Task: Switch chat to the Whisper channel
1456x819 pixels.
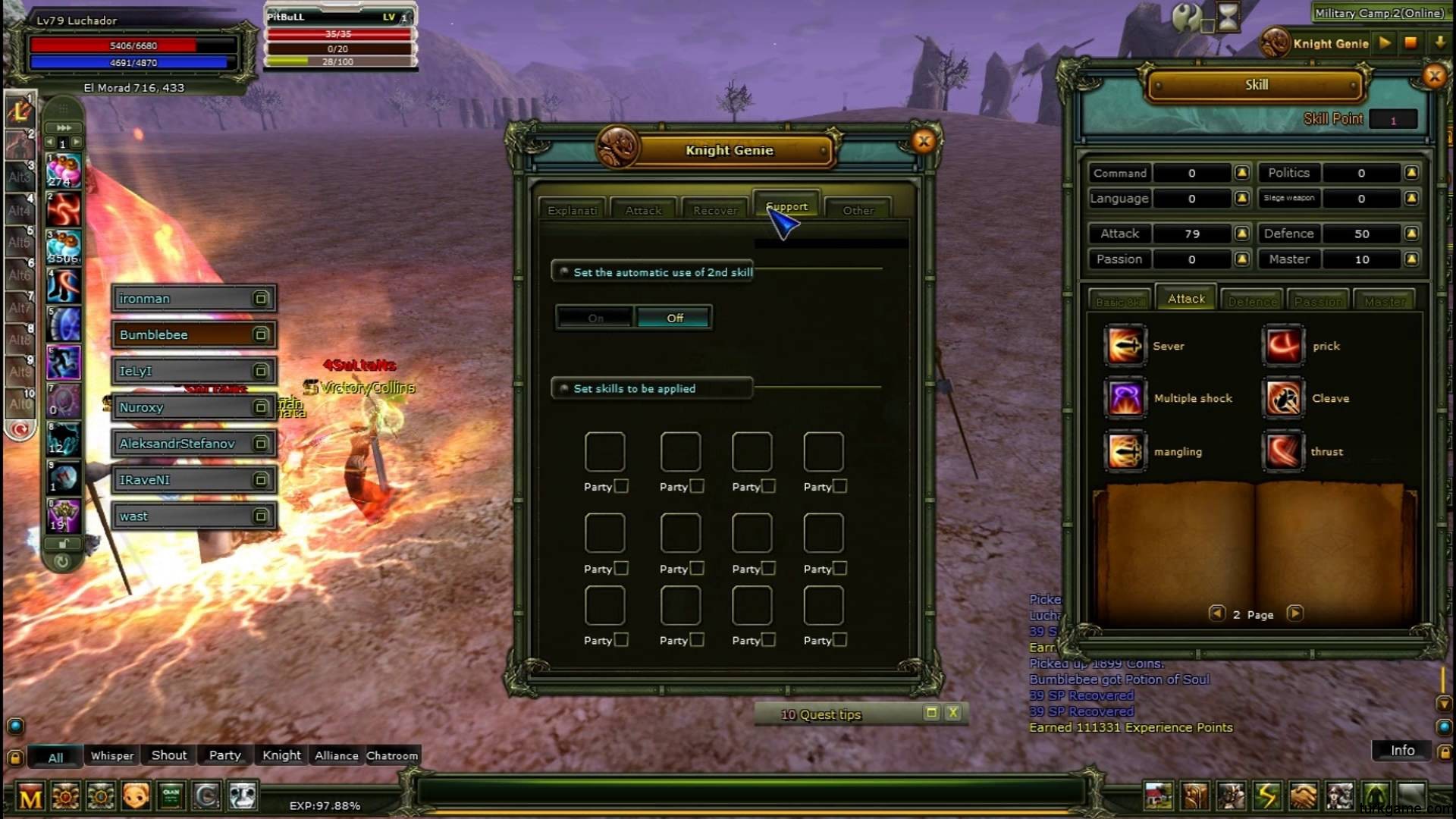Action: coord(112,755)
